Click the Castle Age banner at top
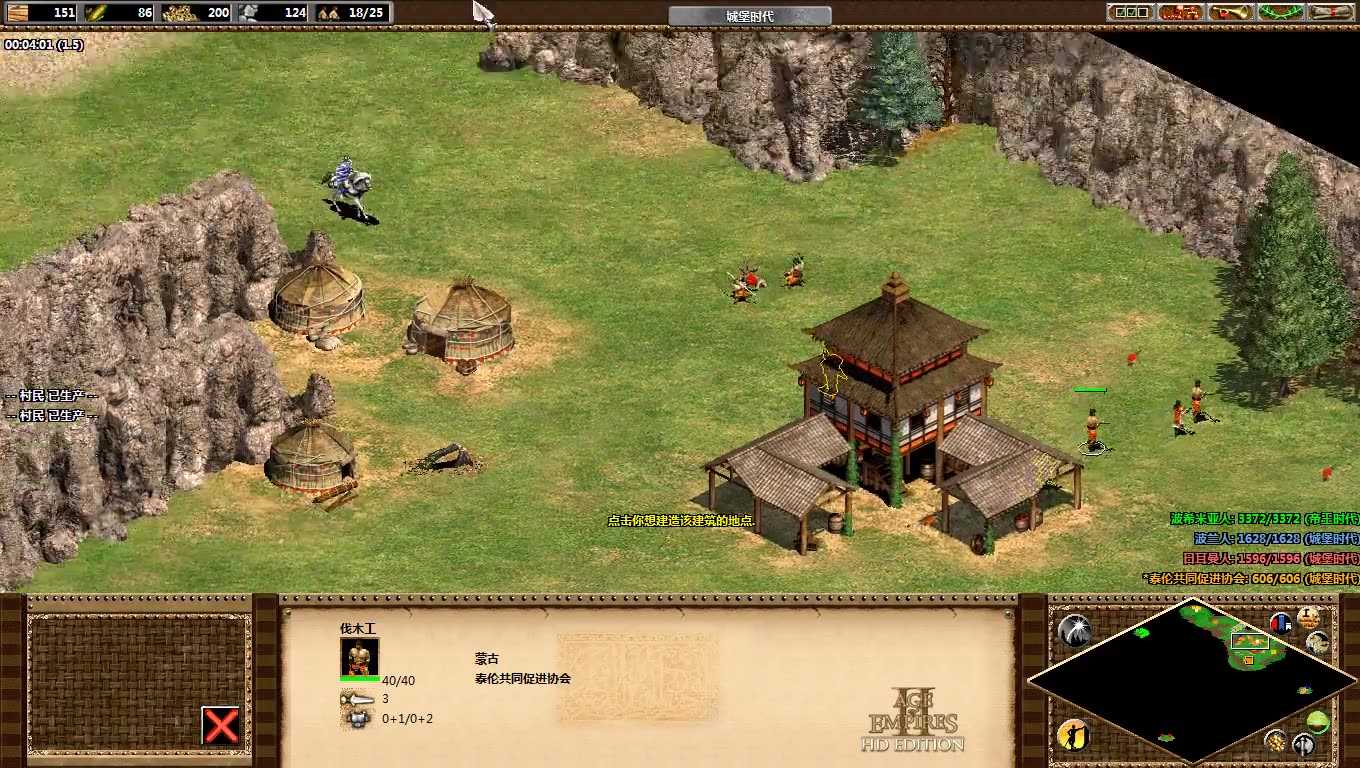Viewport: 1360px width, 768px height. click(749, 16)
